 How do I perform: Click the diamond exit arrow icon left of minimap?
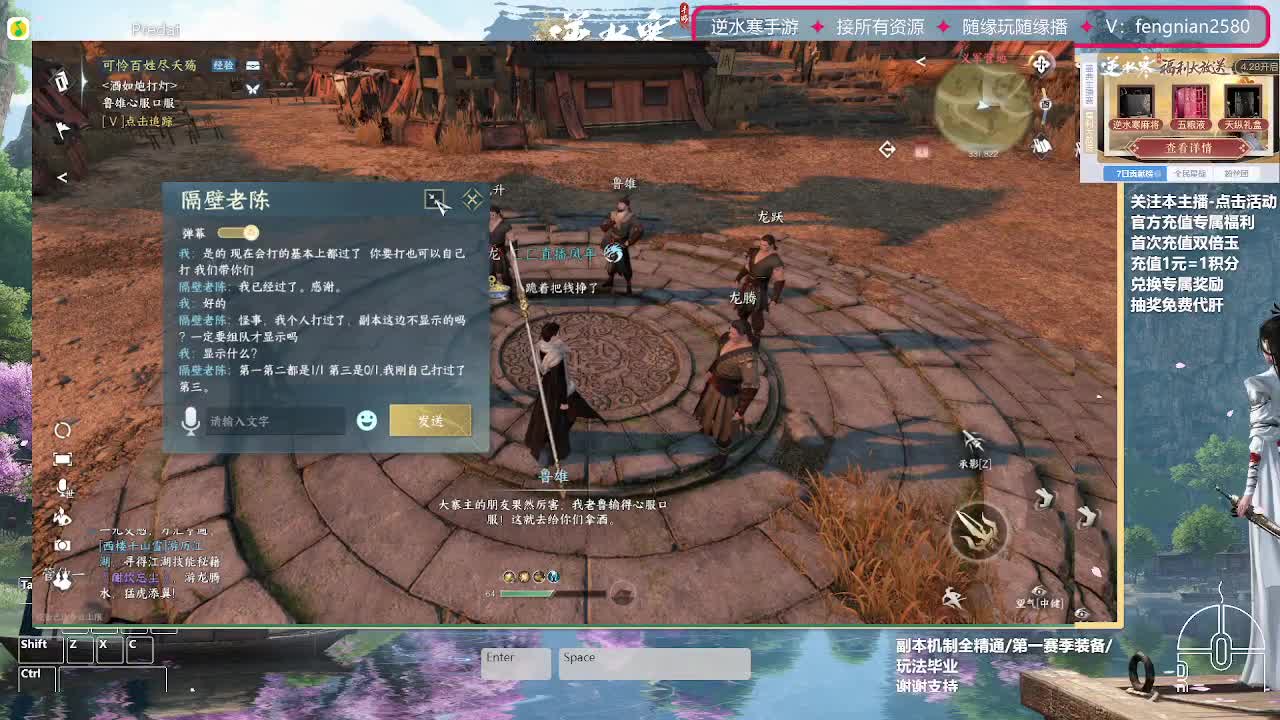point(887,150)
